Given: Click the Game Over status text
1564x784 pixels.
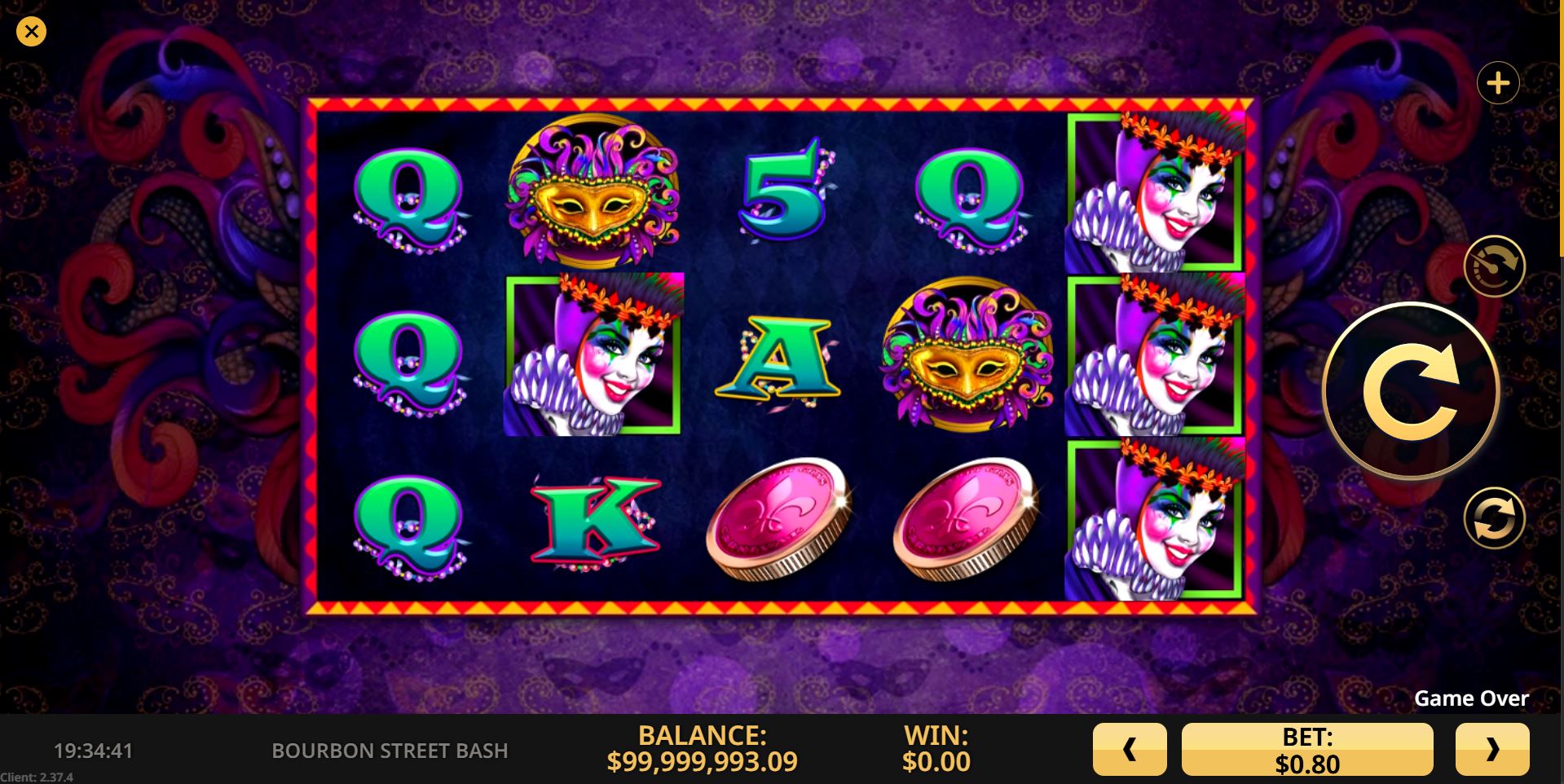Looking at the screenshot, I should (x=1471, y=698).
